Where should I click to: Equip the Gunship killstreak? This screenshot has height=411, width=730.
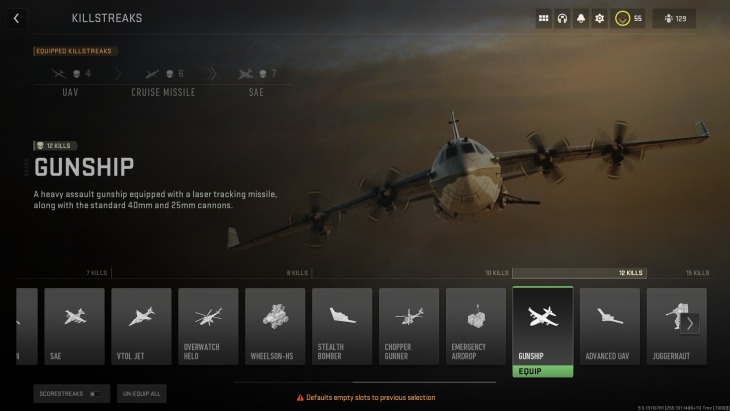[x=542, y=371]
